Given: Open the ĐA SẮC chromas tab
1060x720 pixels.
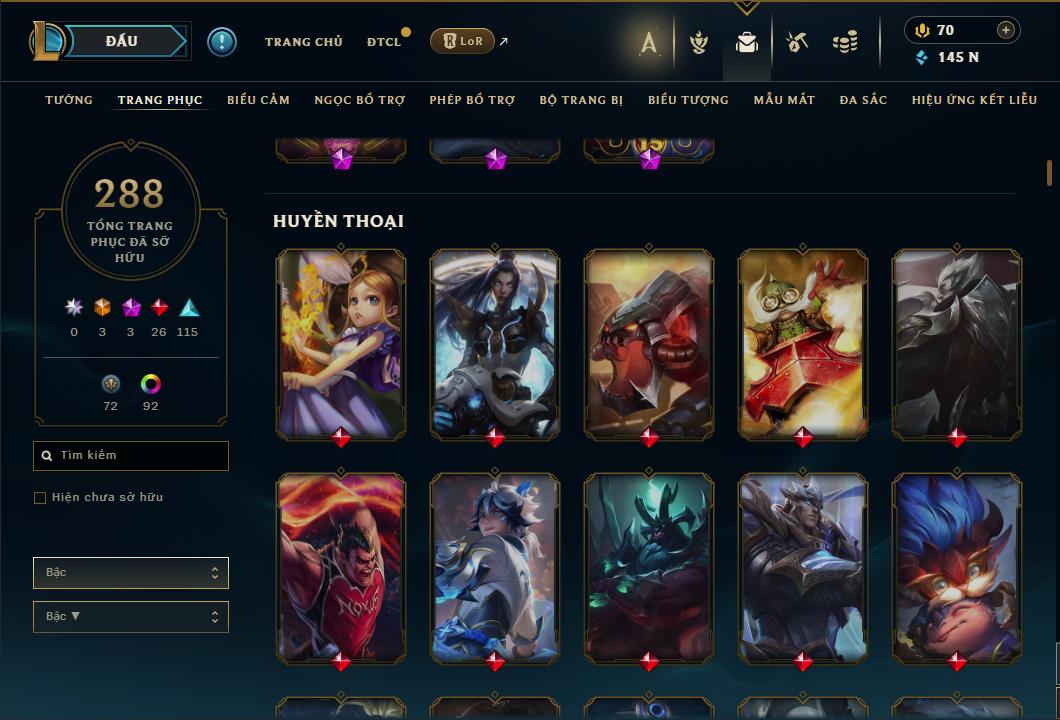Looking at the screenshot, I should [x=863, y=100].
